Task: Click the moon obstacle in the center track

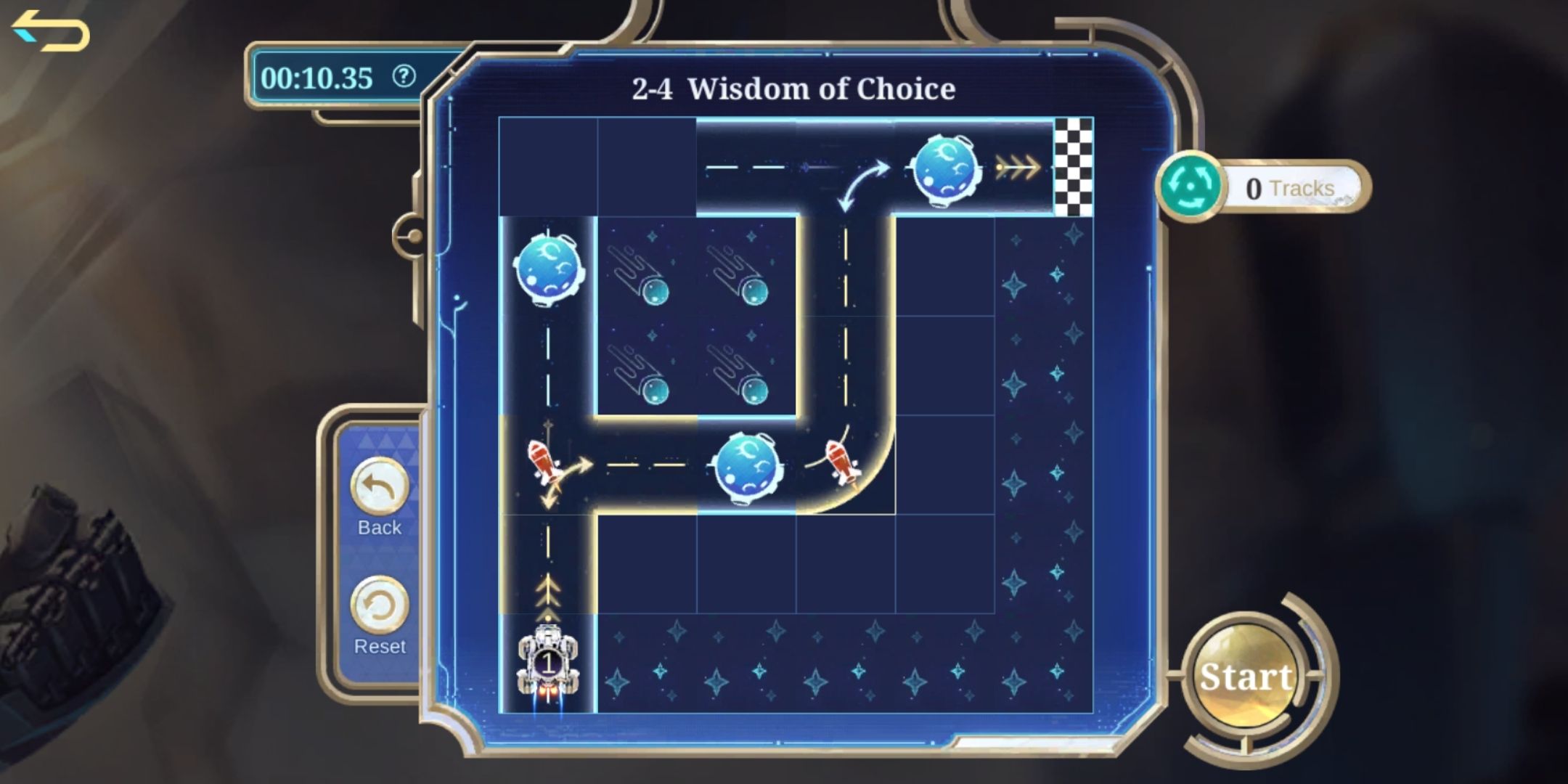Action: pyautogui.click(x=744, y=465)
